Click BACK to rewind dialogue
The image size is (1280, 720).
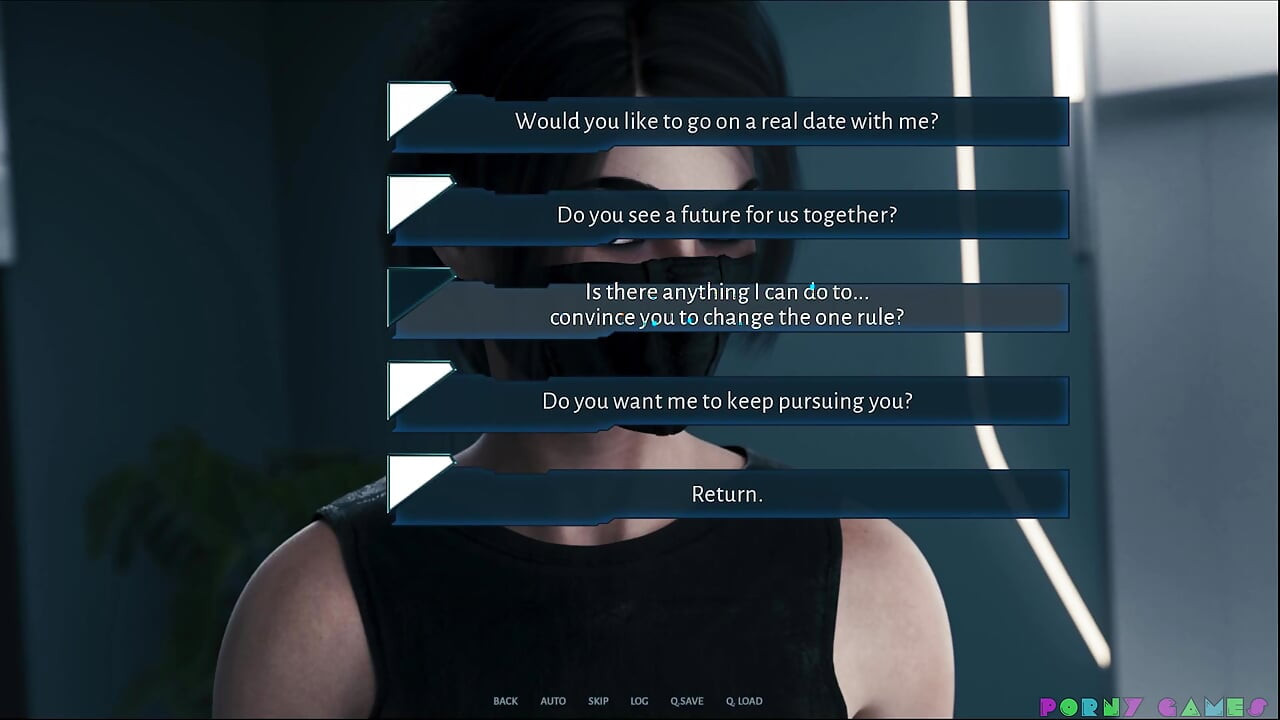[505, 701]
